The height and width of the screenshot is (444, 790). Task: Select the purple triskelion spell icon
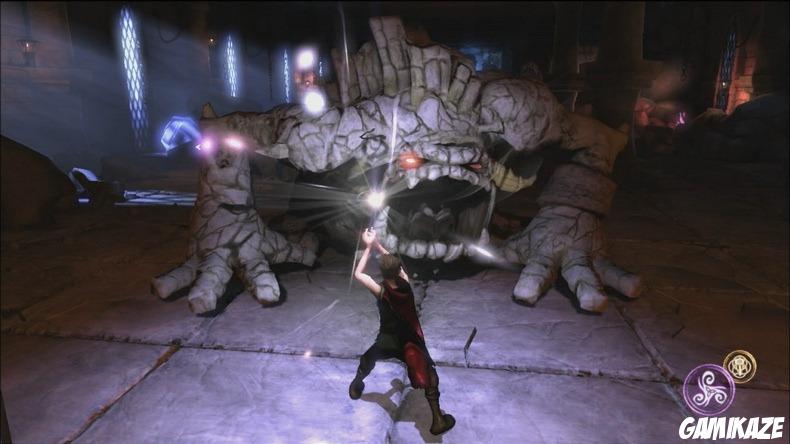[x=708, y=389]
